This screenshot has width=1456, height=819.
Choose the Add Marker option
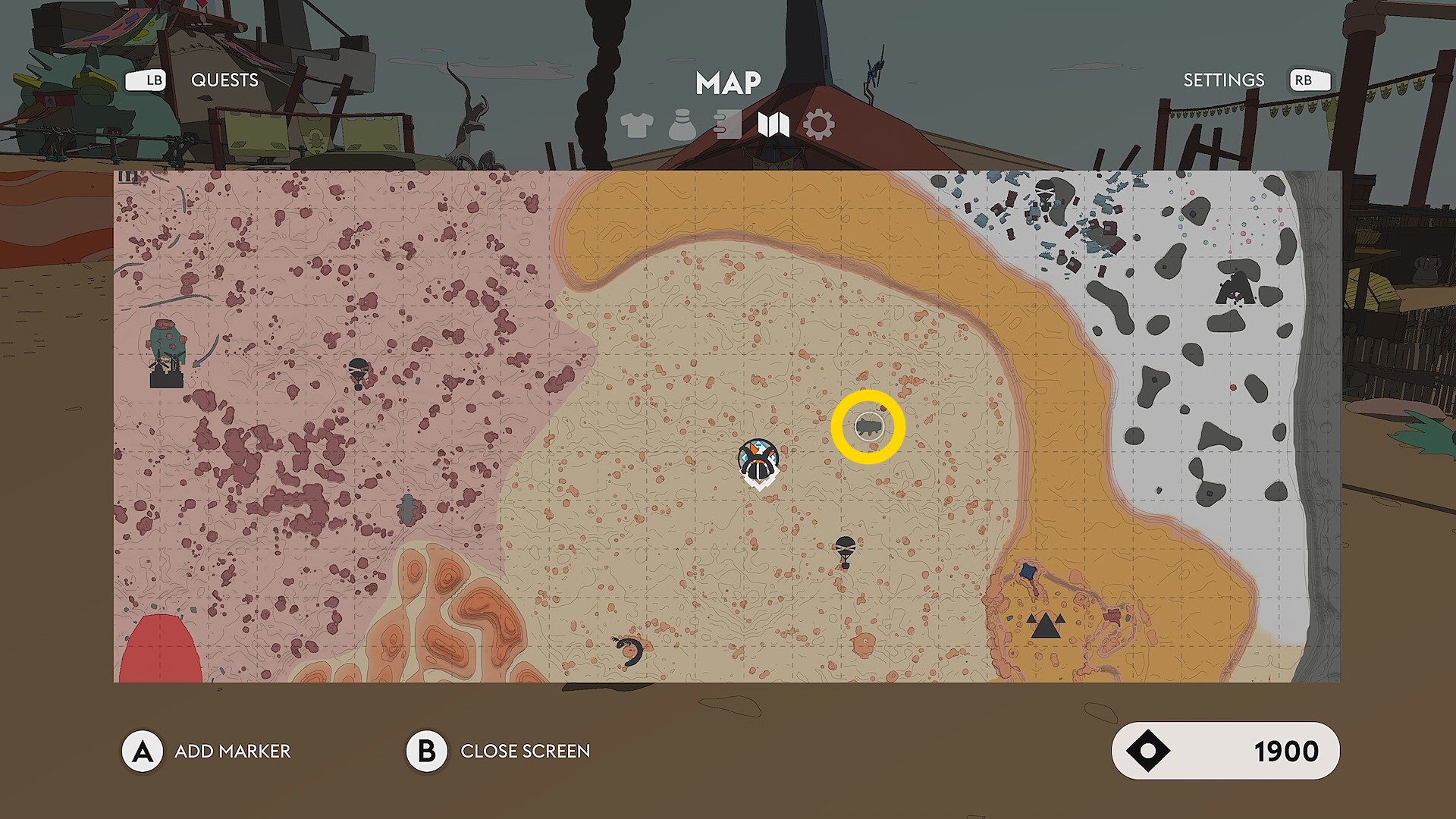[x=232, y=752]
